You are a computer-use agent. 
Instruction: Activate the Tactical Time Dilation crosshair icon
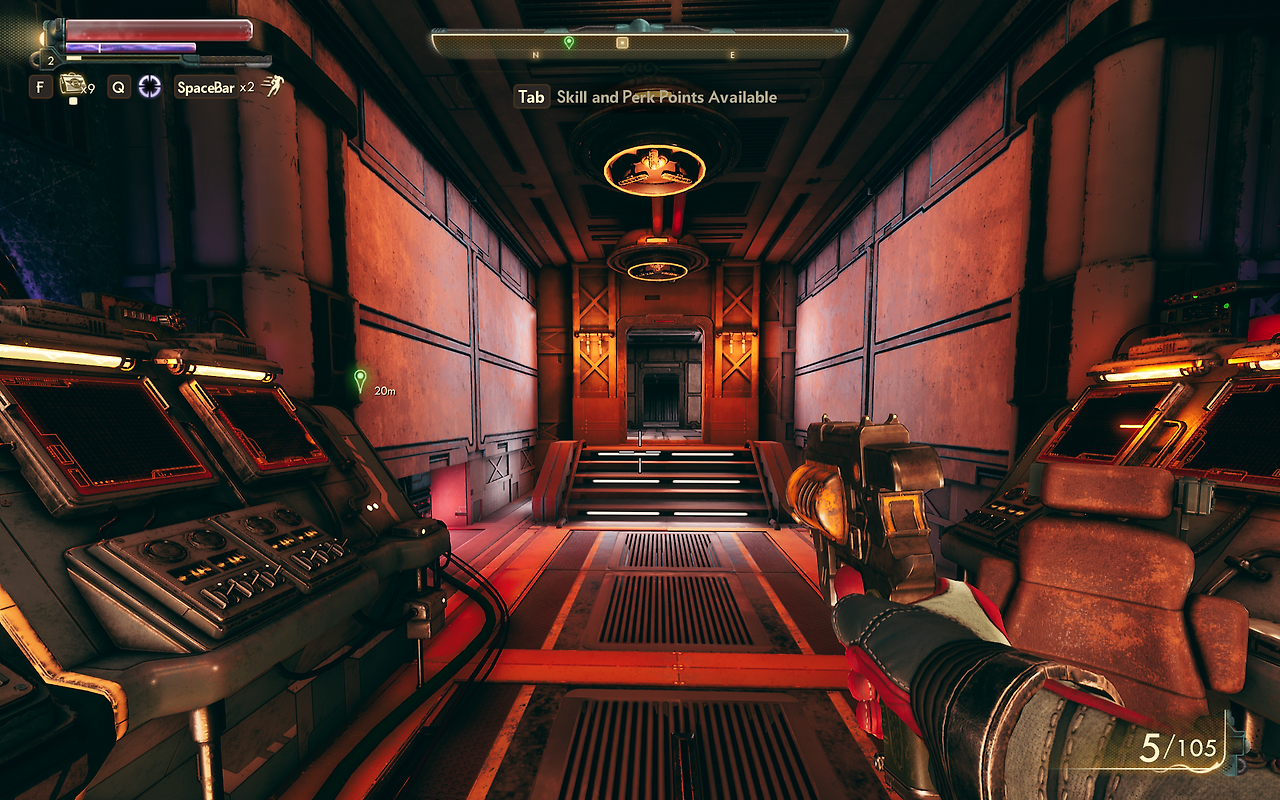coord(150,87)
